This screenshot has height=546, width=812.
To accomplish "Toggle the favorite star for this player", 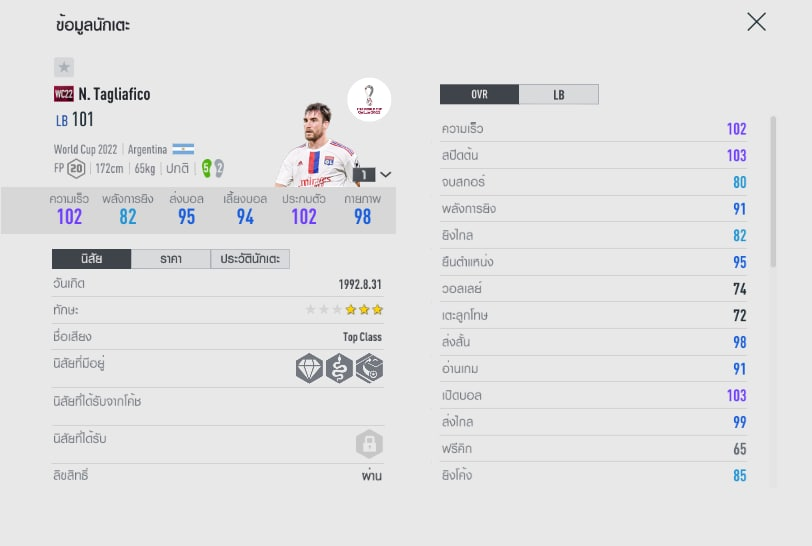I will pos(64,67).
